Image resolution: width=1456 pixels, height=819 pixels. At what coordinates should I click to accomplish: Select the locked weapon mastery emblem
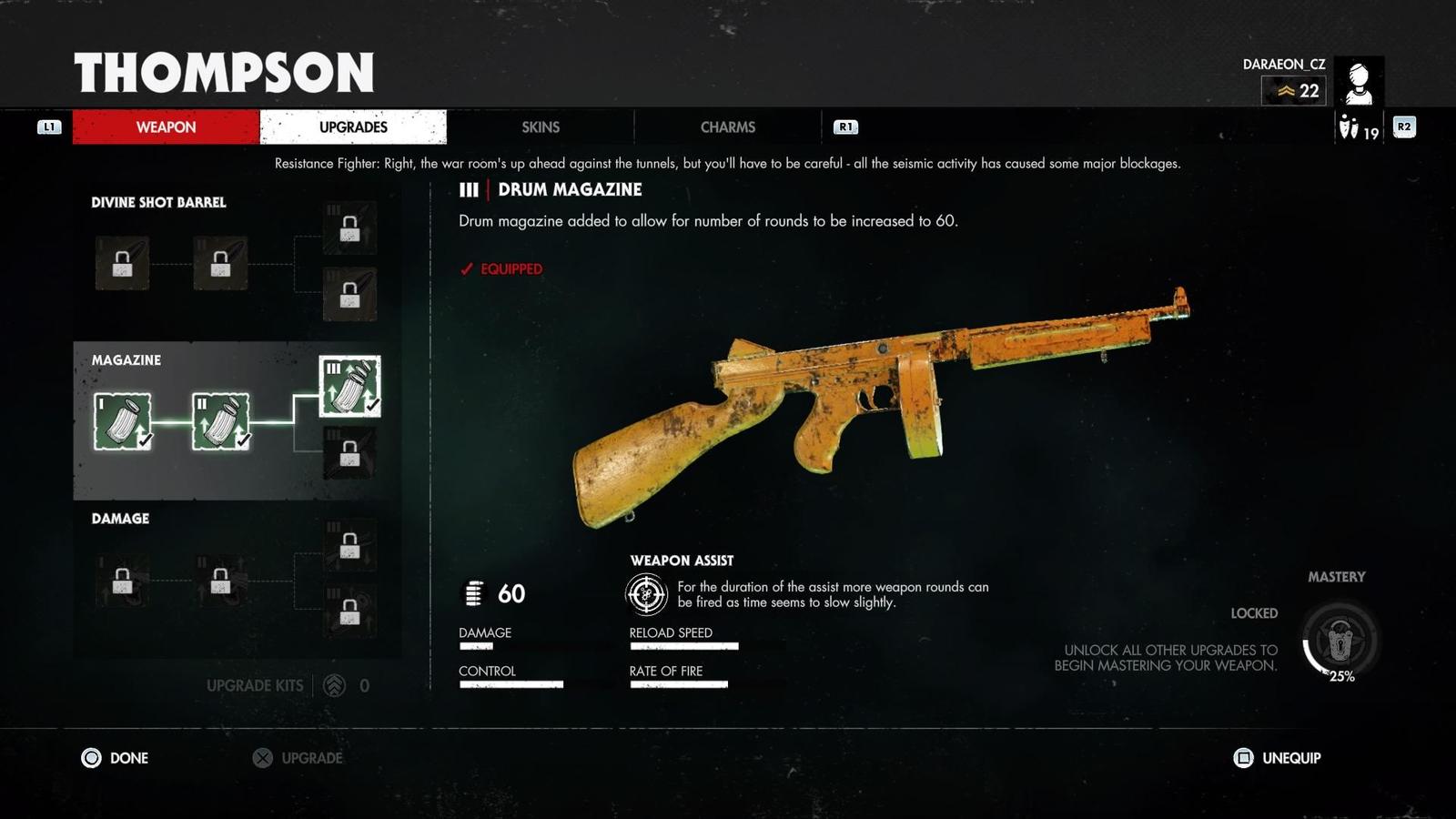1340,641
